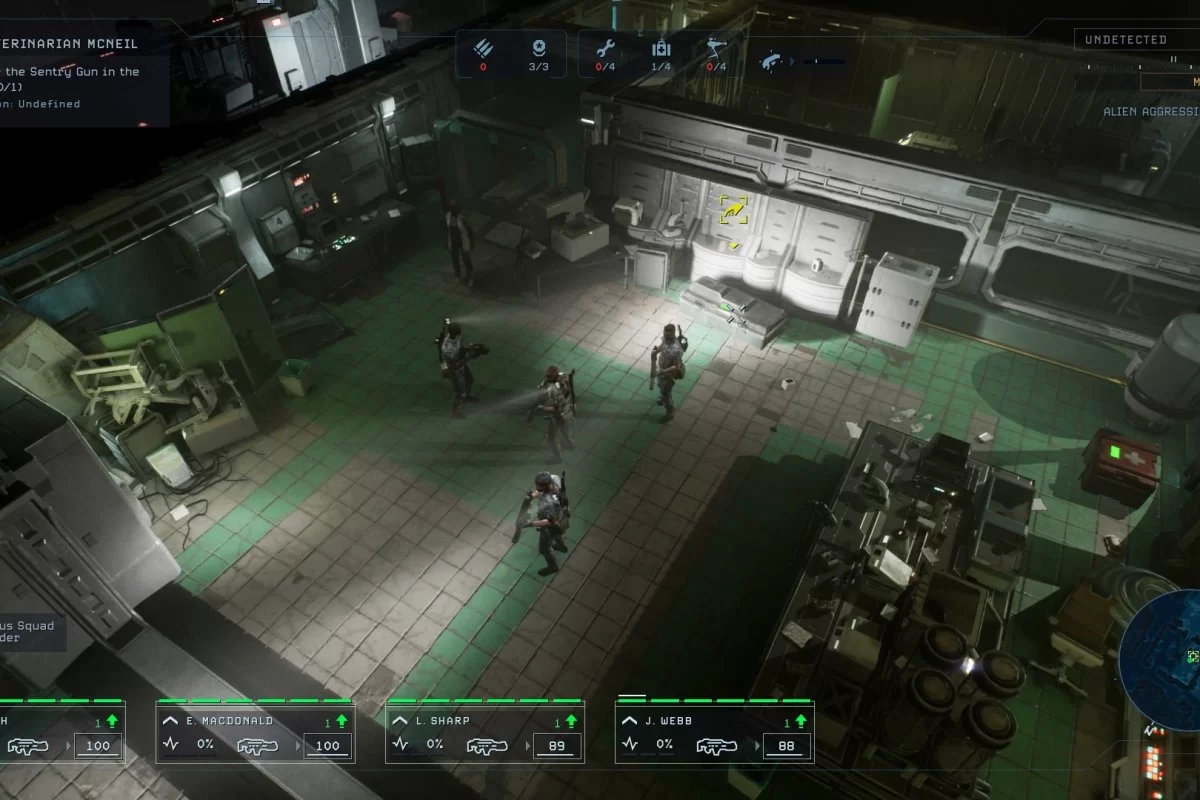Click the yellow interaction marker on the cabinet
Viewport: 1200px width, 800px height.
733,209
